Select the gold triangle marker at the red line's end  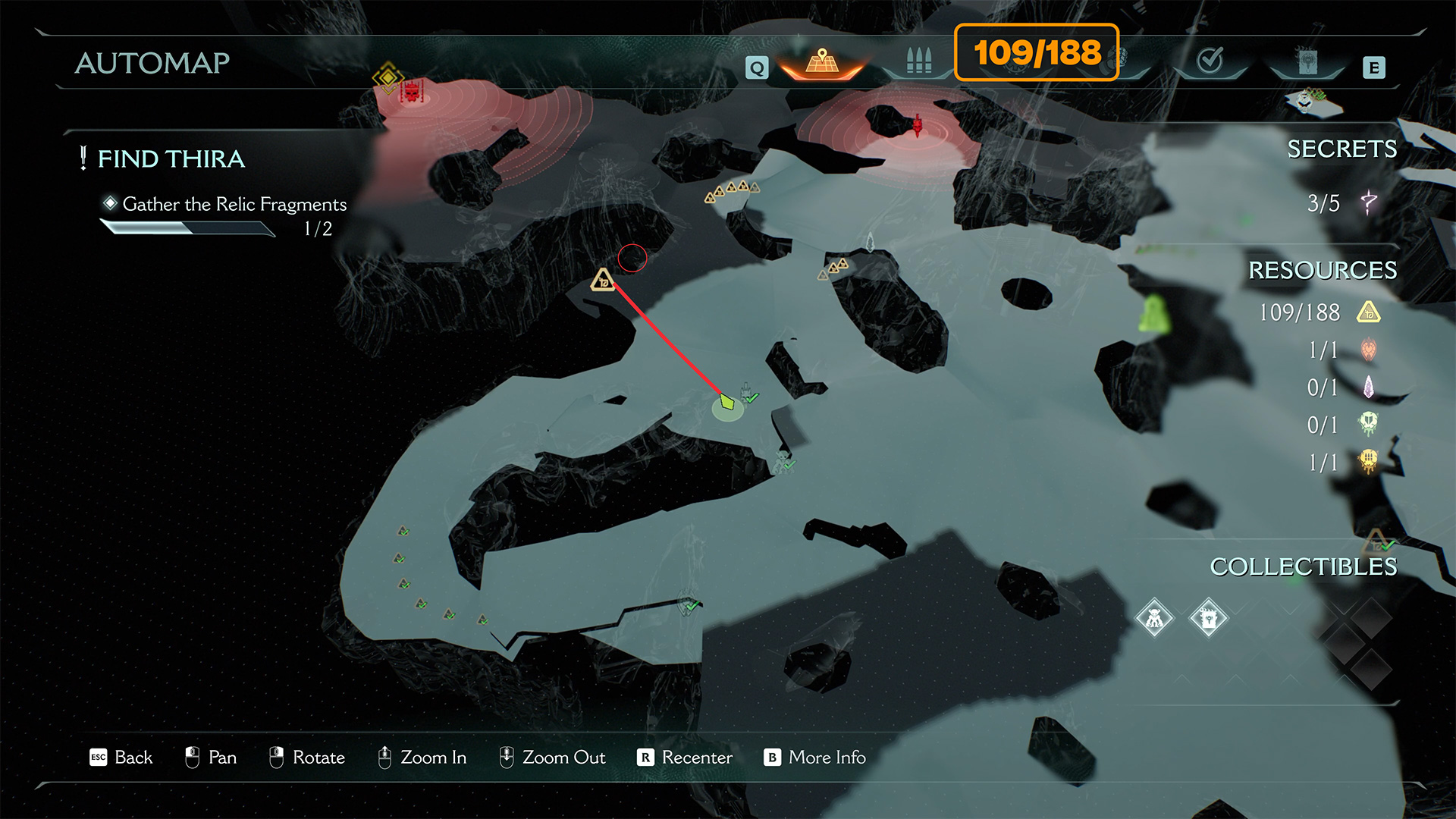(603, 281)
